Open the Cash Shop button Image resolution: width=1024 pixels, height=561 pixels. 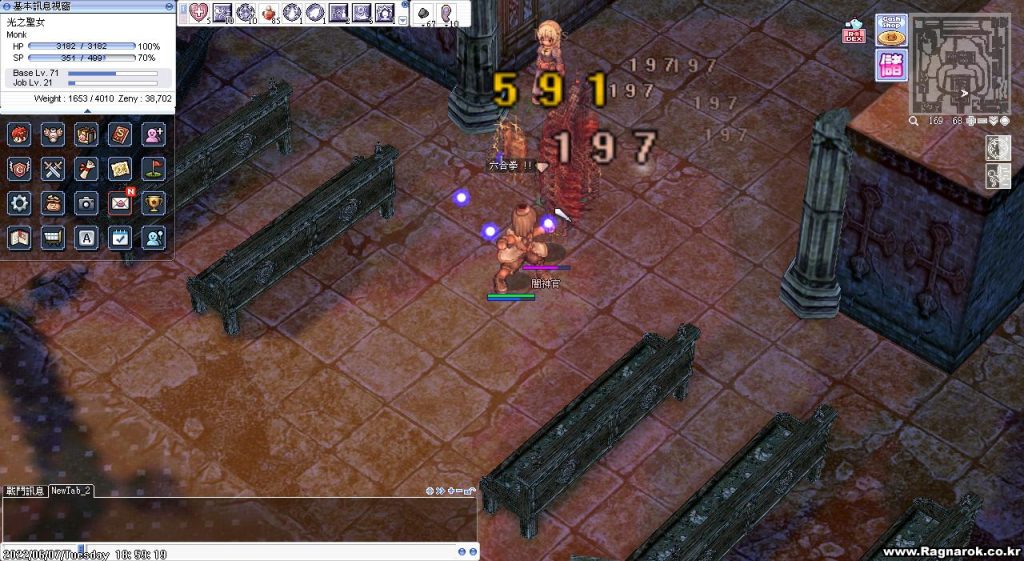tap(889, 31)
